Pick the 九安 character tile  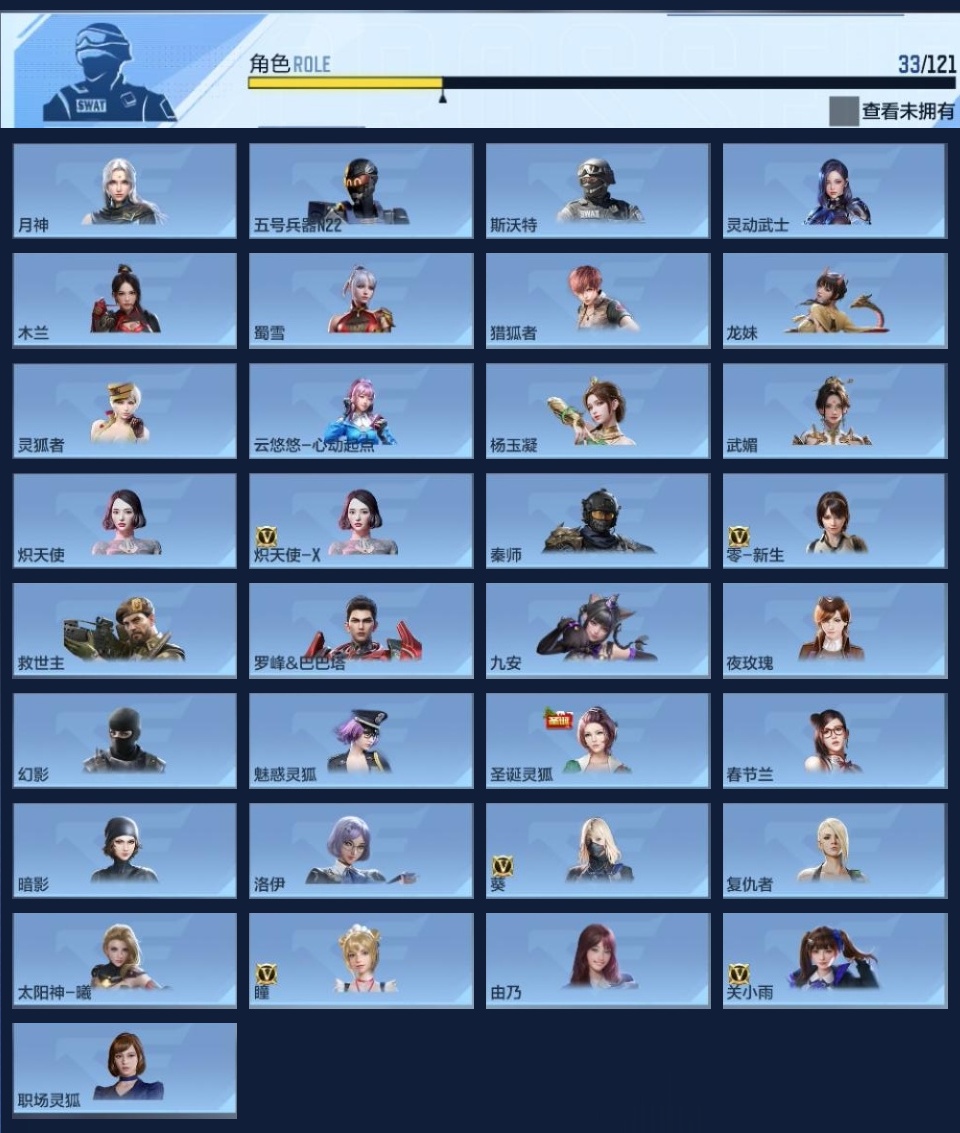[x=598, y=631]
